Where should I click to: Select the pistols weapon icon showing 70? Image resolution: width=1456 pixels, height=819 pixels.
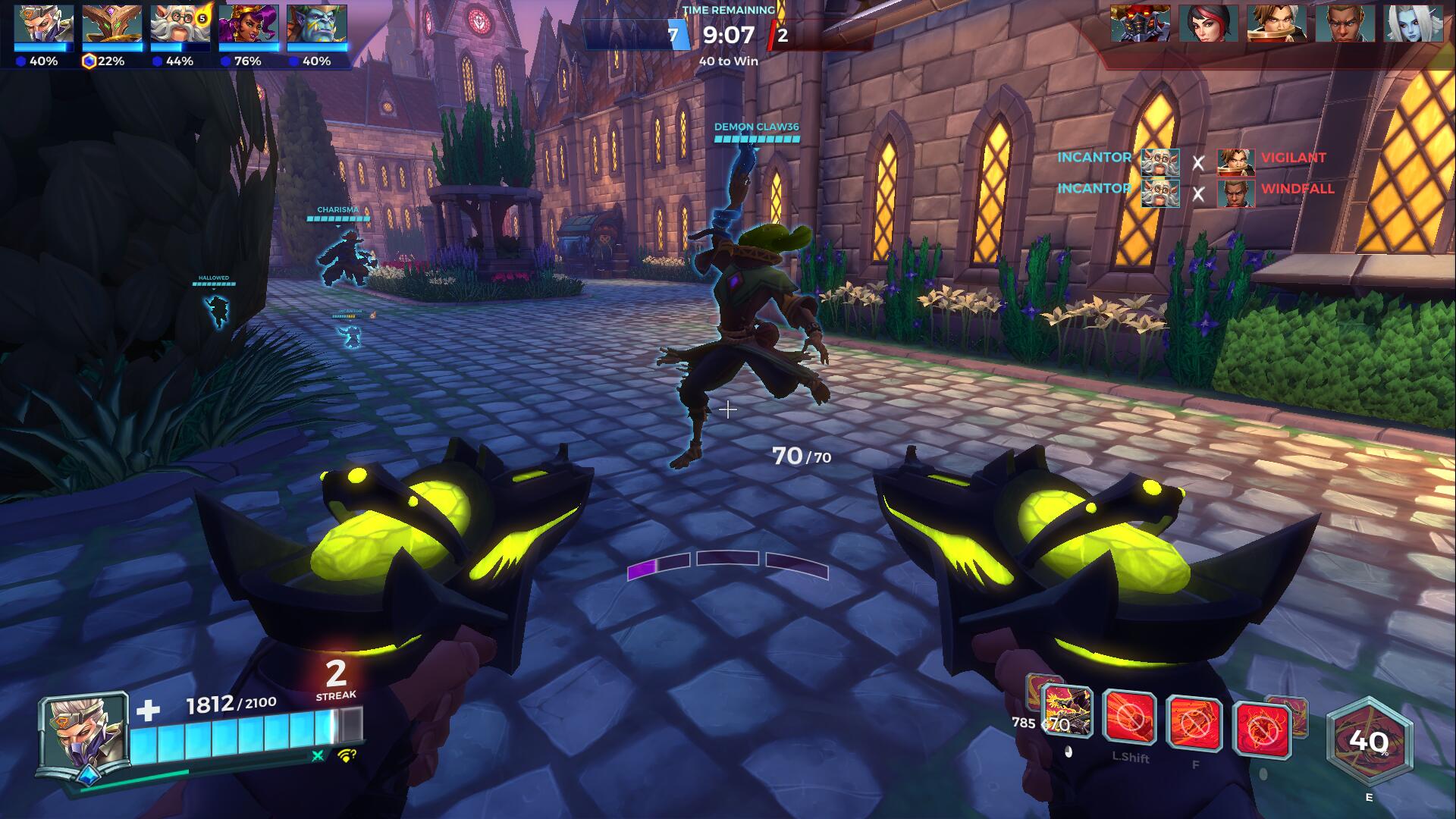point(1068,712)
